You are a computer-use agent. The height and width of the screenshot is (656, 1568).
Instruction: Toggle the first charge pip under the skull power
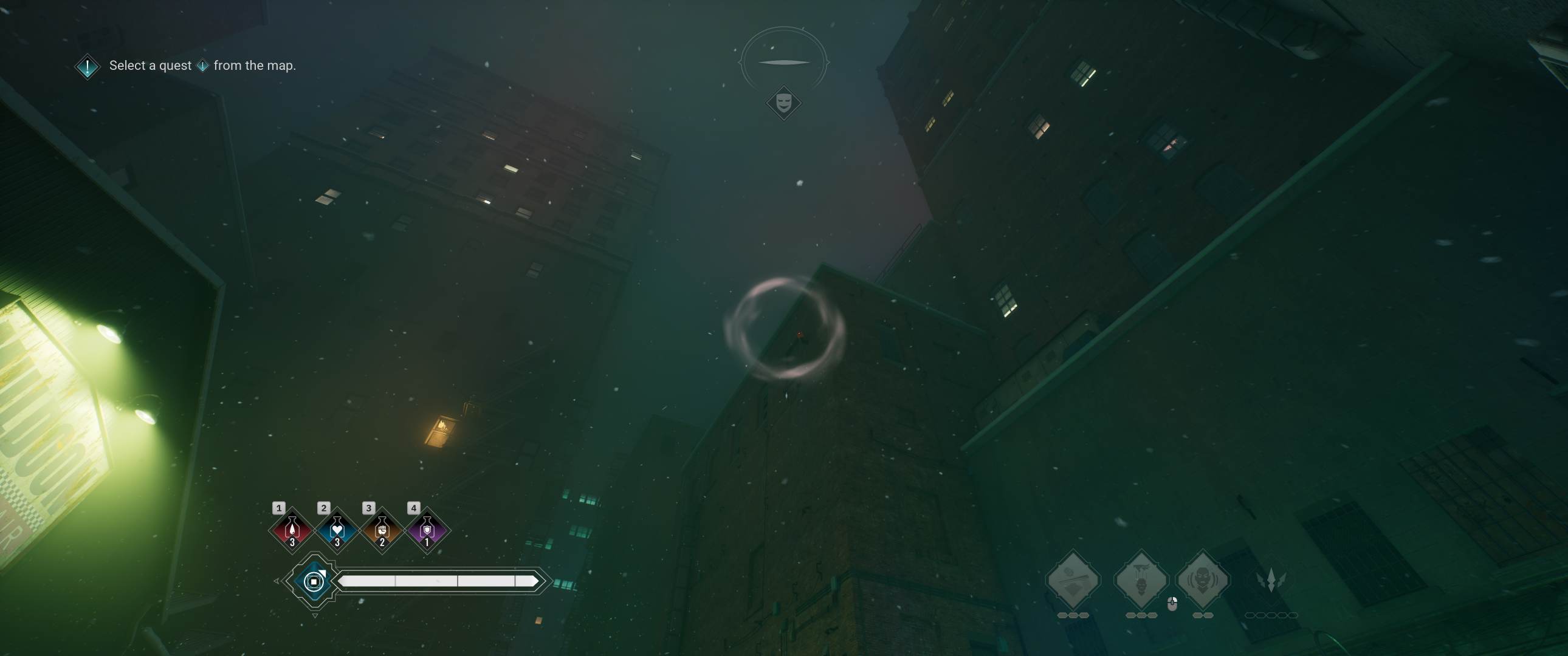pyautogui.click(x=1130, y=615)
